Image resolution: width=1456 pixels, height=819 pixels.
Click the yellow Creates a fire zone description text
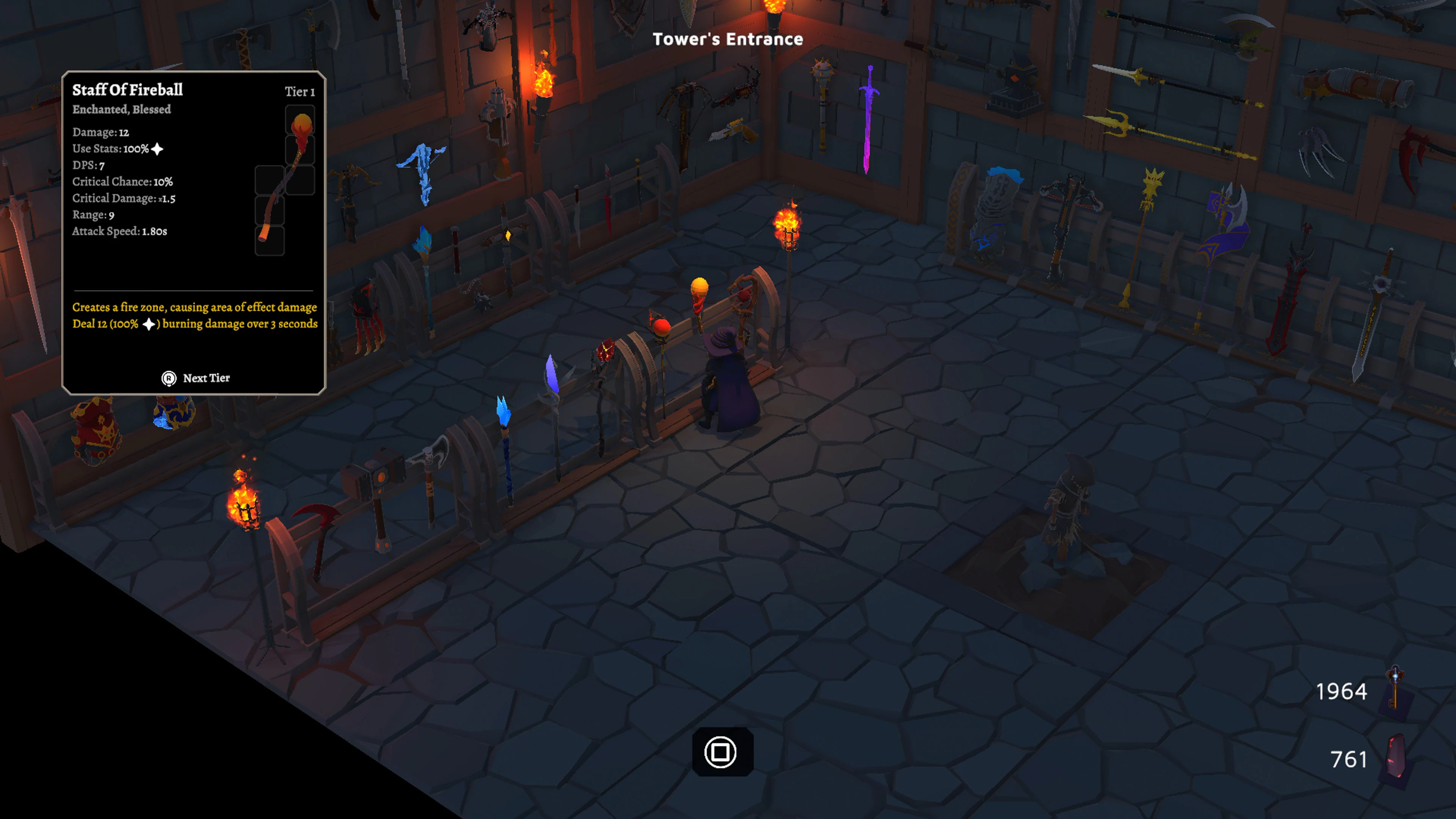click(x=195, y=308)
